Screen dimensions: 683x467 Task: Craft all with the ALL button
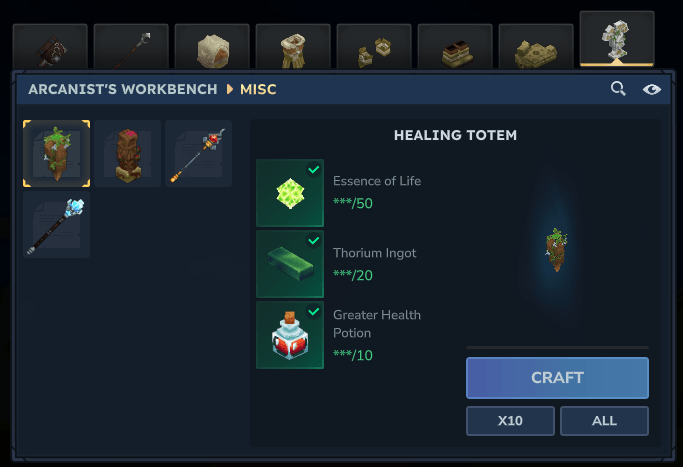[x=604, y=421]
